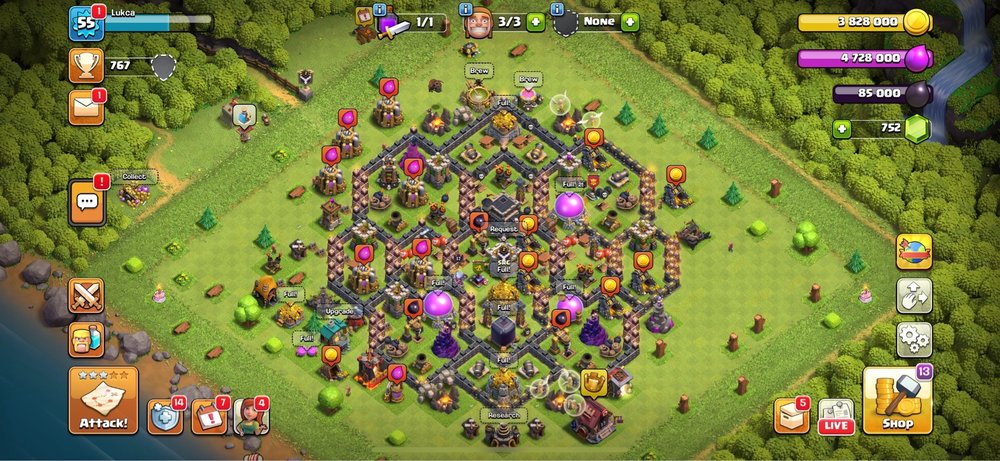Open the level 55 player profile badge
The width and height of the screenshot is (1000, 461).
[86, 23]
